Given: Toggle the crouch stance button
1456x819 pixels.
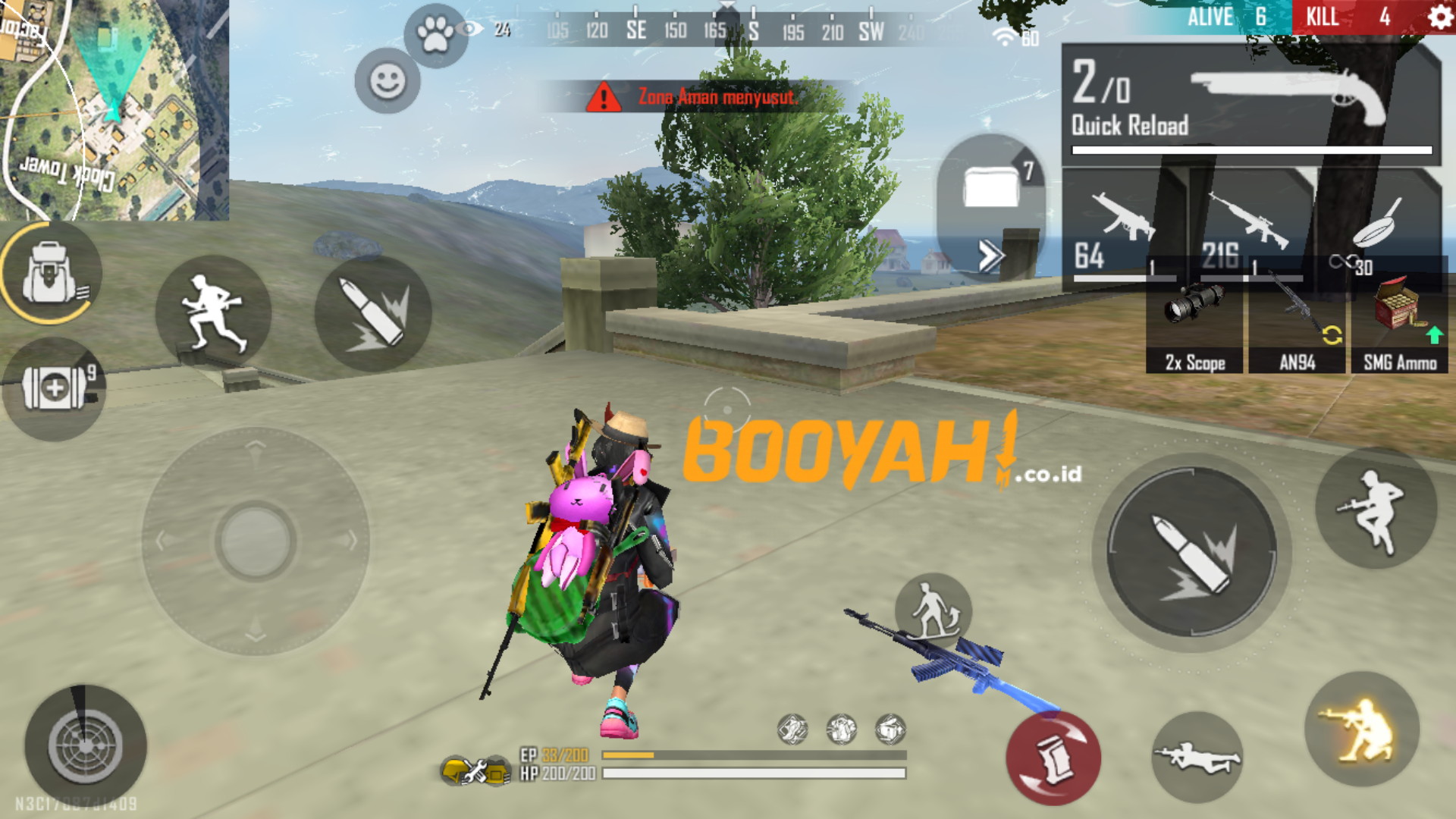Looking at the screenshot, I should 1361,730.
